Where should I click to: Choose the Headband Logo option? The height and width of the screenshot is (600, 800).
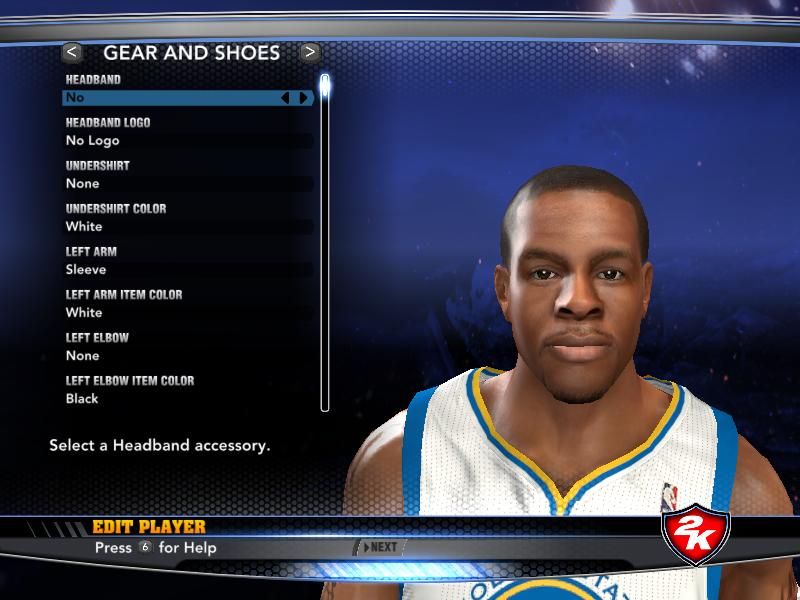pos(190,141)
